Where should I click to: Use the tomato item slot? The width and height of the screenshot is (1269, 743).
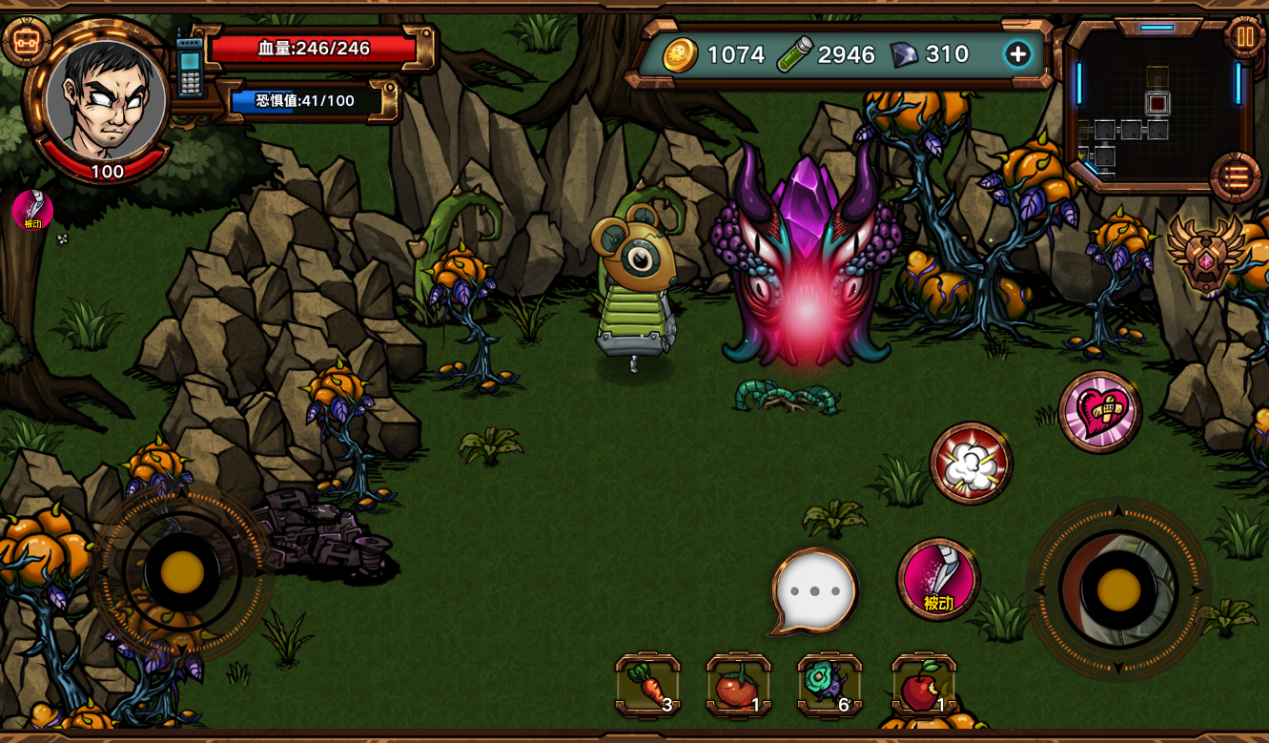tap(738, 686)
